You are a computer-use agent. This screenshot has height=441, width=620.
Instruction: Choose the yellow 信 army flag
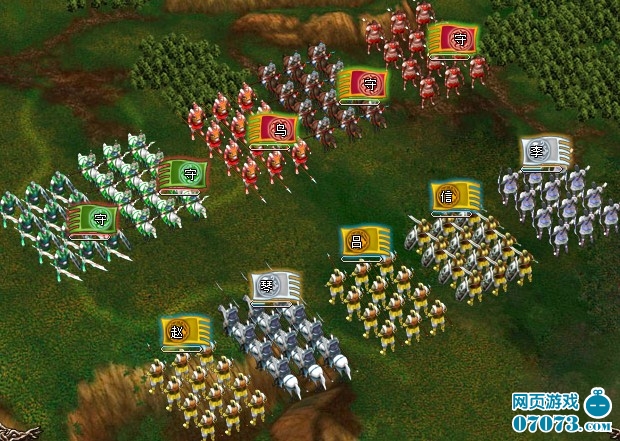click(456, 196)
